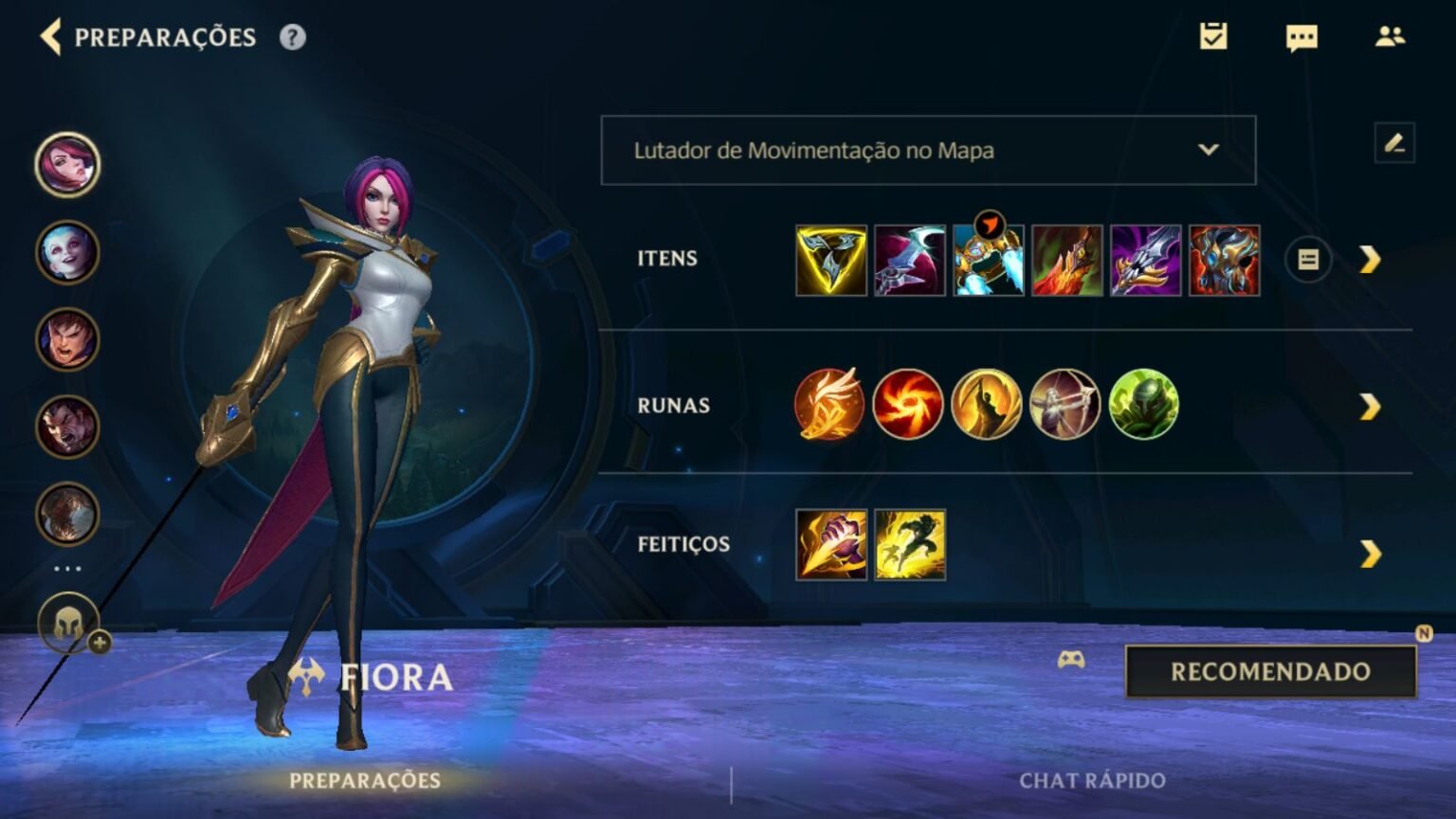Open the Preparações tab
This screenshot has height=819, width=1456.
coord(365,781)
